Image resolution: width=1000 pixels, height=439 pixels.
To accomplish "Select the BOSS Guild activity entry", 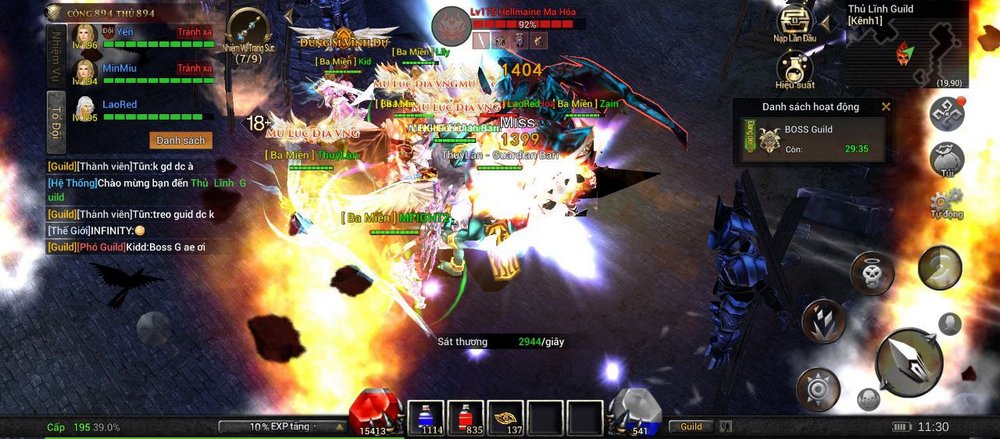I will (812, 139).
